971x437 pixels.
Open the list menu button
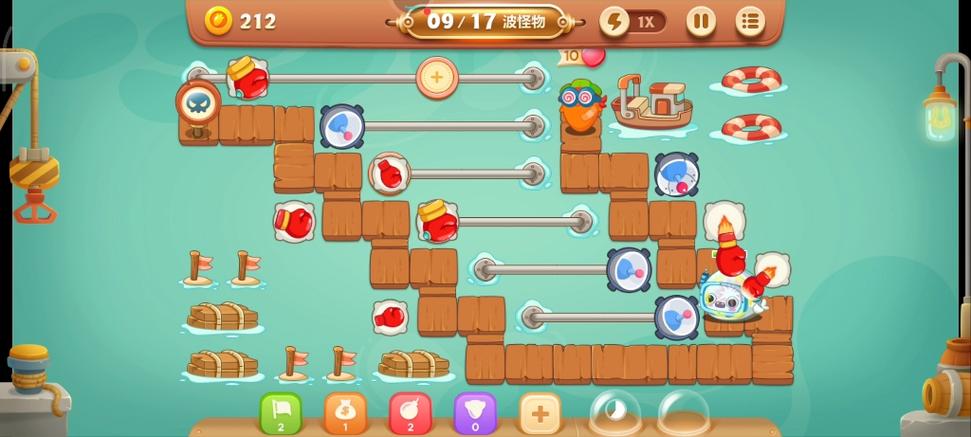[750, 21]
